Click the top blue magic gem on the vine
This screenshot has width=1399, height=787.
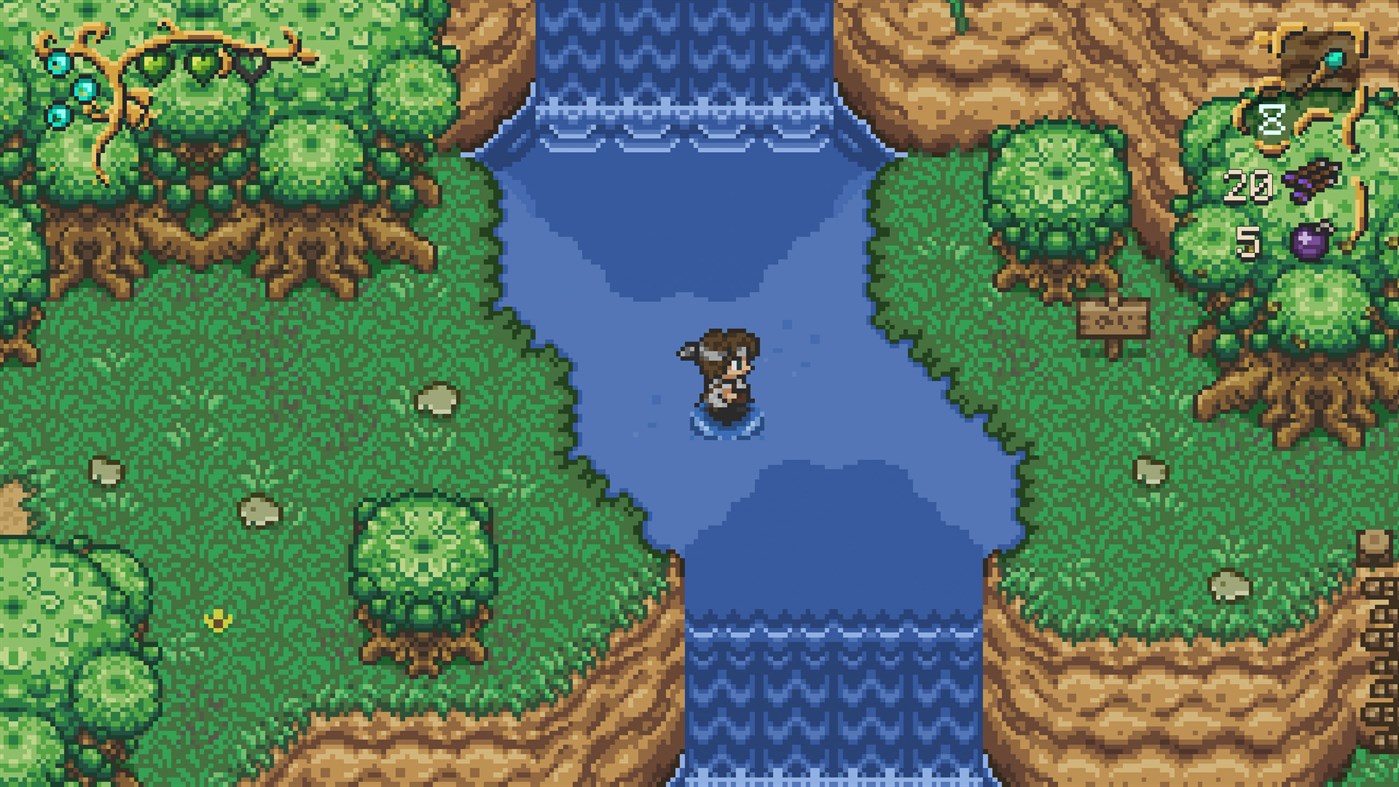coord(59,63)
